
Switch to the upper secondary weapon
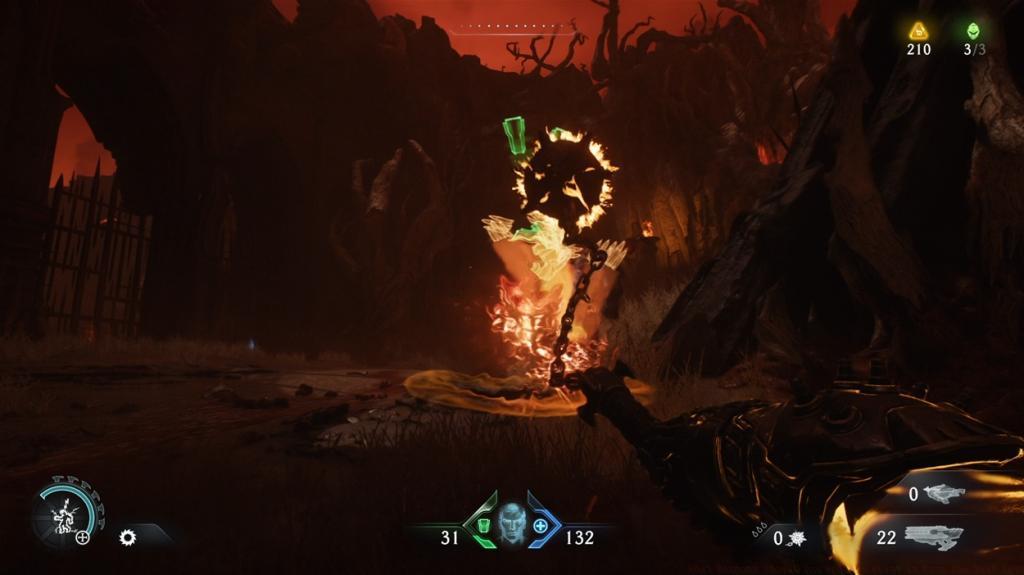click(x=944, y=493)
